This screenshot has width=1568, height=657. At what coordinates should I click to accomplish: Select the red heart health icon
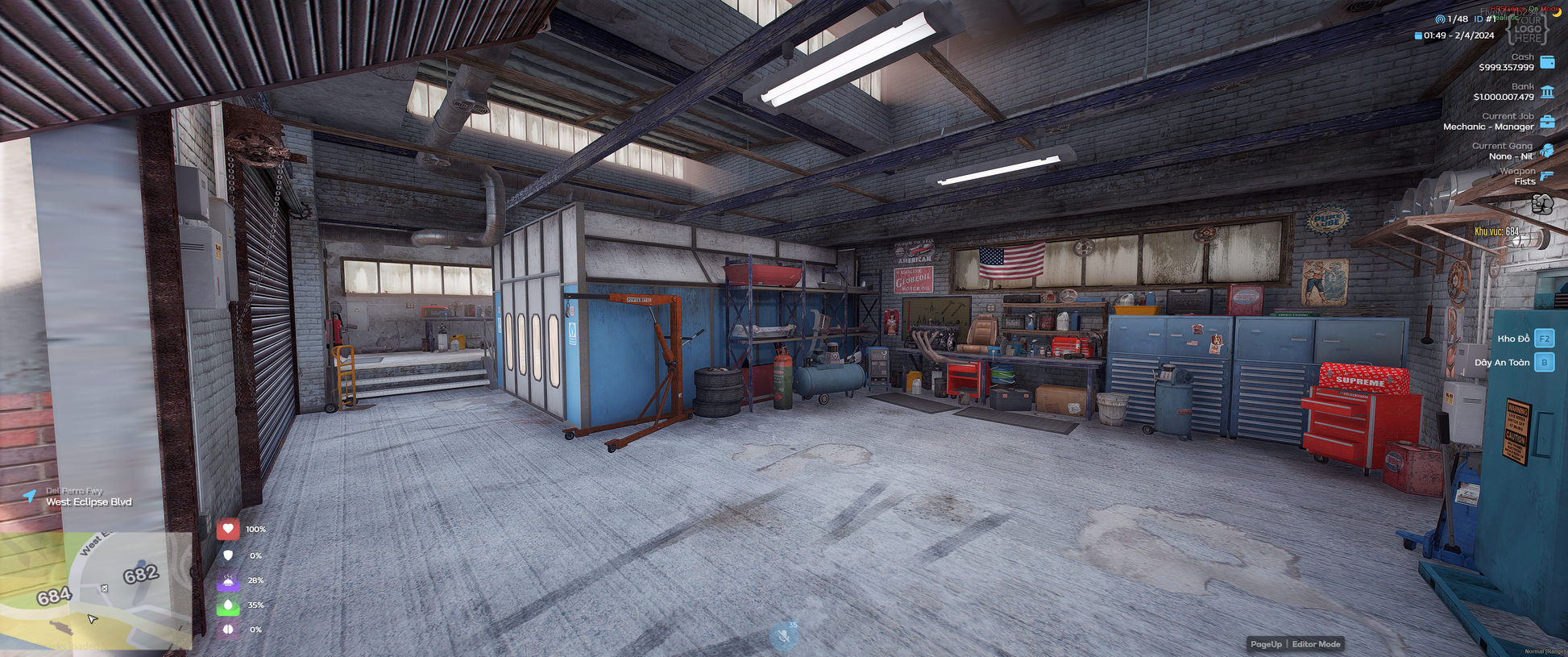228,529
